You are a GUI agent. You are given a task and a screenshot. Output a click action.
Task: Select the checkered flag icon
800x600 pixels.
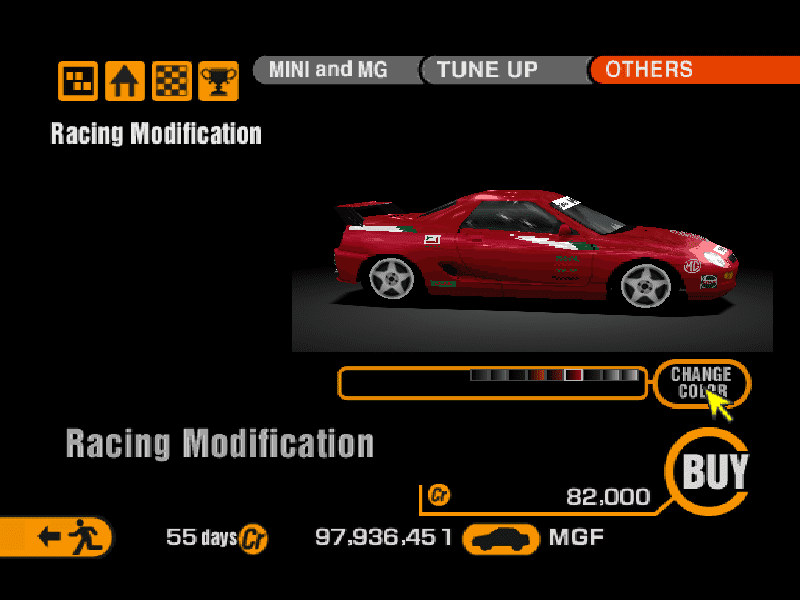[x=171, y=81]
